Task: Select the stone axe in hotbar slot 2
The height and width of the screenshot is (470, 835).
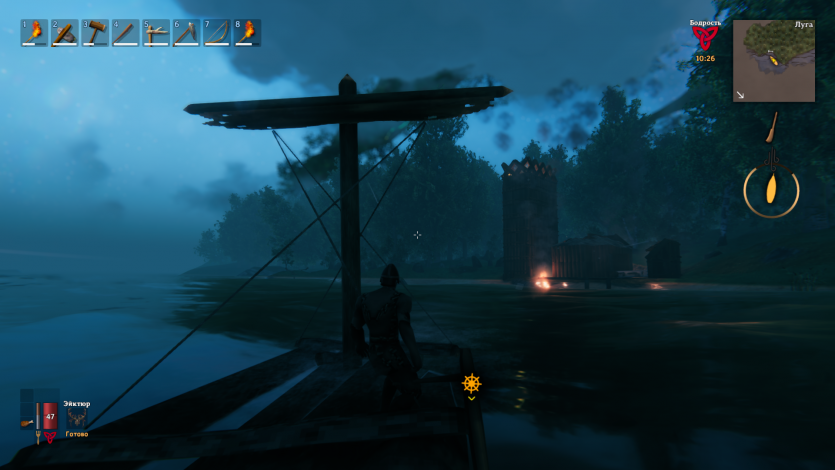Action: click(64, 33)
